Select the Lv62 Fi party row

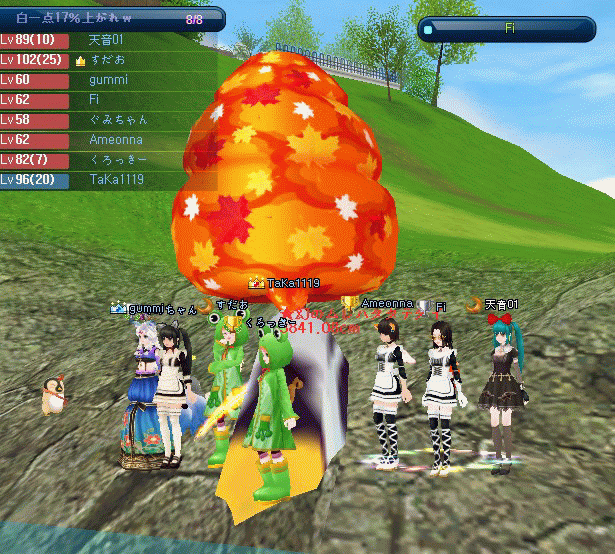(108, 100)
